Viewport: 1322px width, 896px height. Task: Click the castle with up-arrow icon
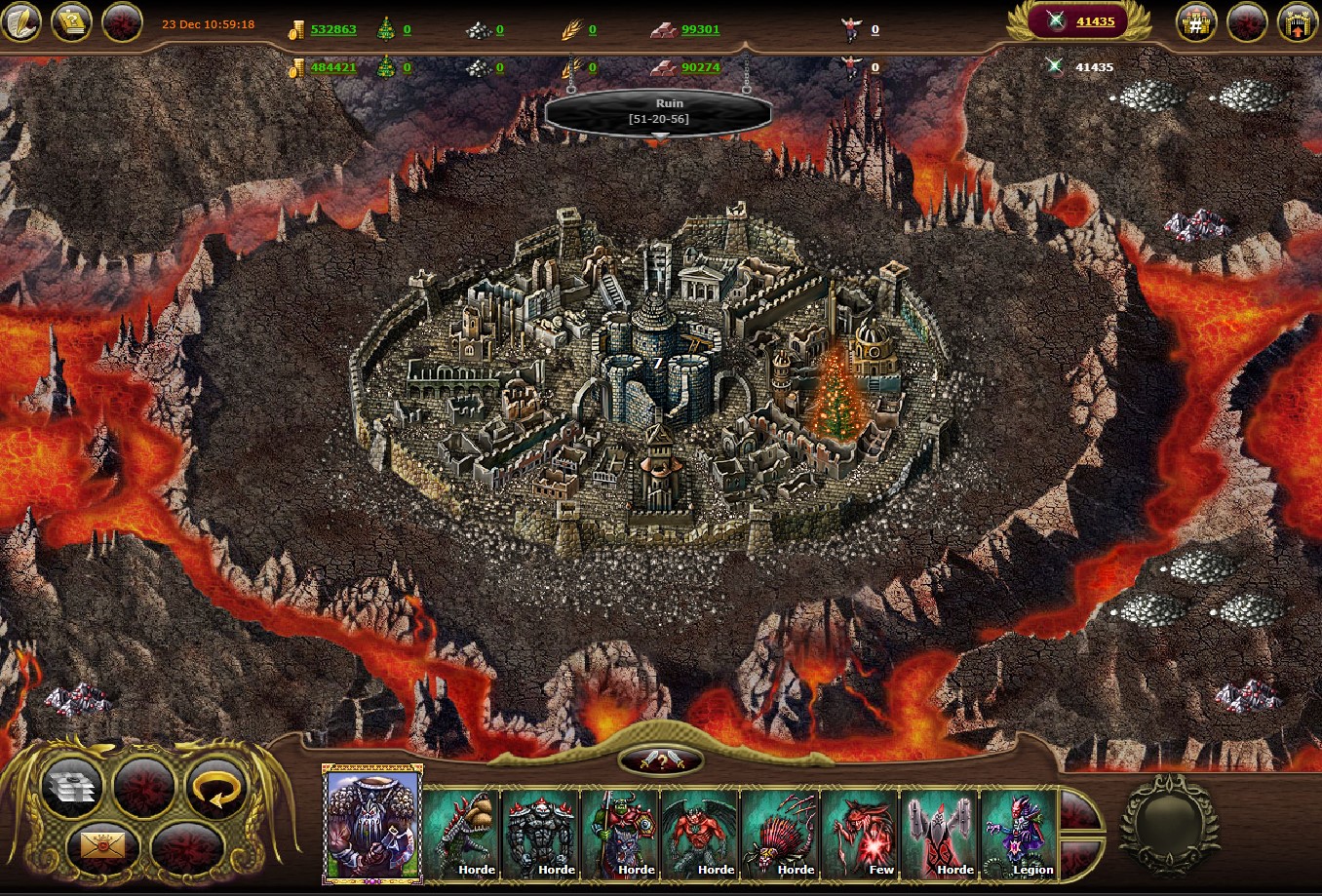coord(1297,22)
